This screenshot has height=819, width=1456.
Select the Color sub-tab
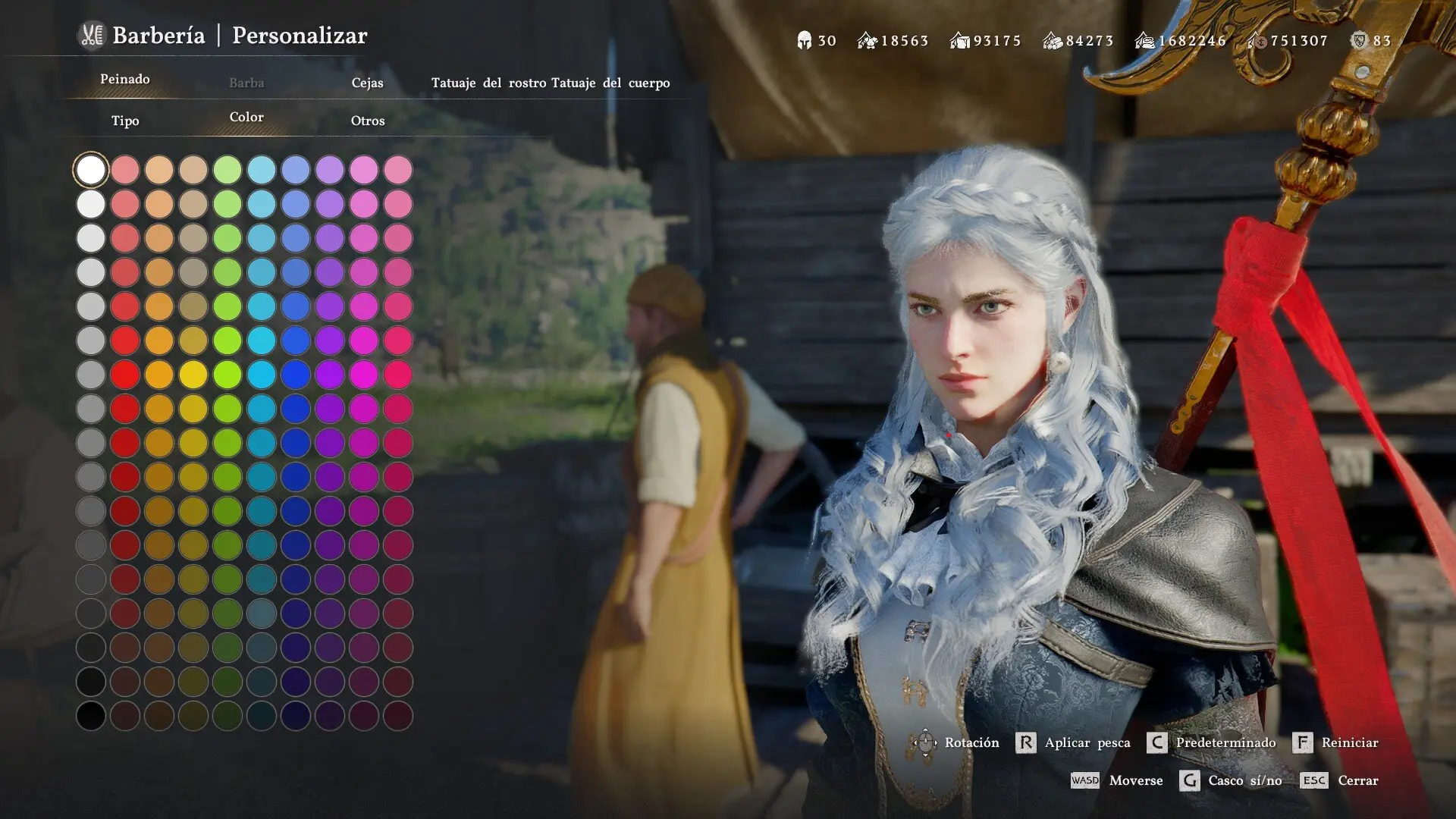click(246, 118)
